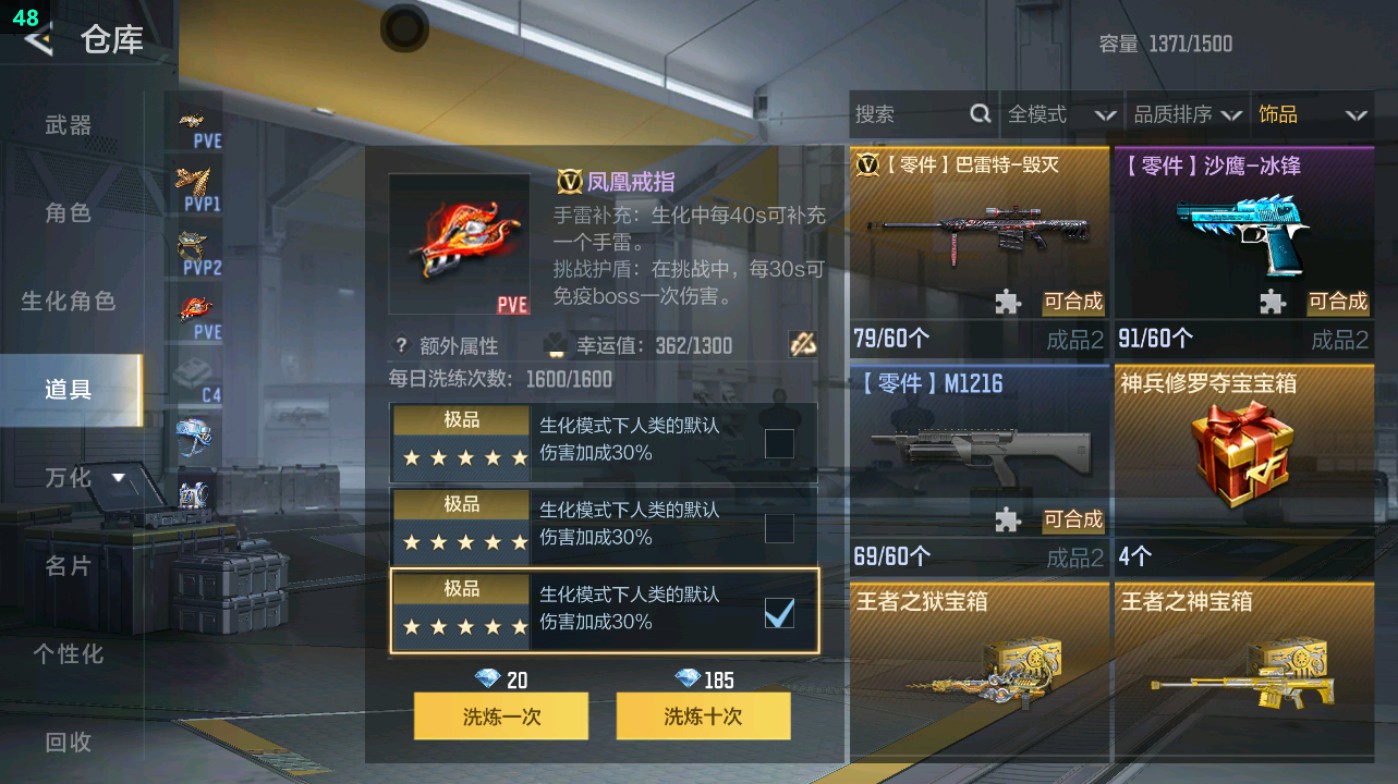Open the 全模式 dropdown
Viewport: 1398px width, 784px height.
[x=1055, y=114]
